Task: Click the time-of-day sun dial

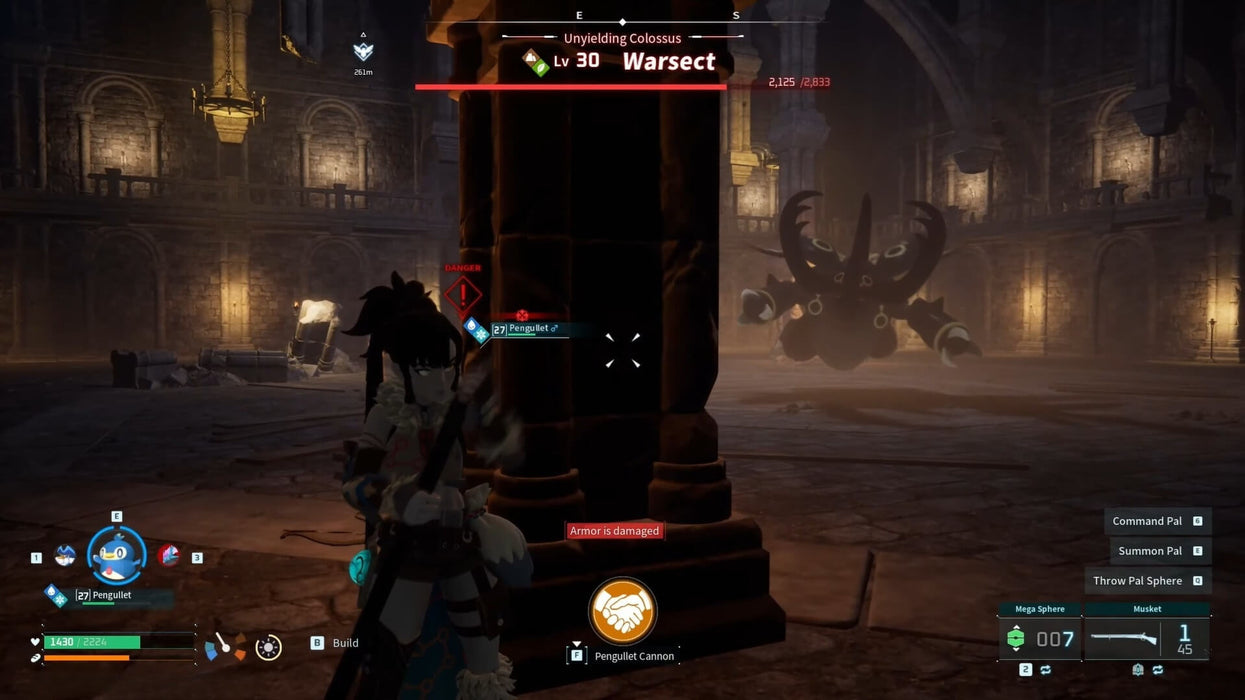Action: [x=268, y=647]
